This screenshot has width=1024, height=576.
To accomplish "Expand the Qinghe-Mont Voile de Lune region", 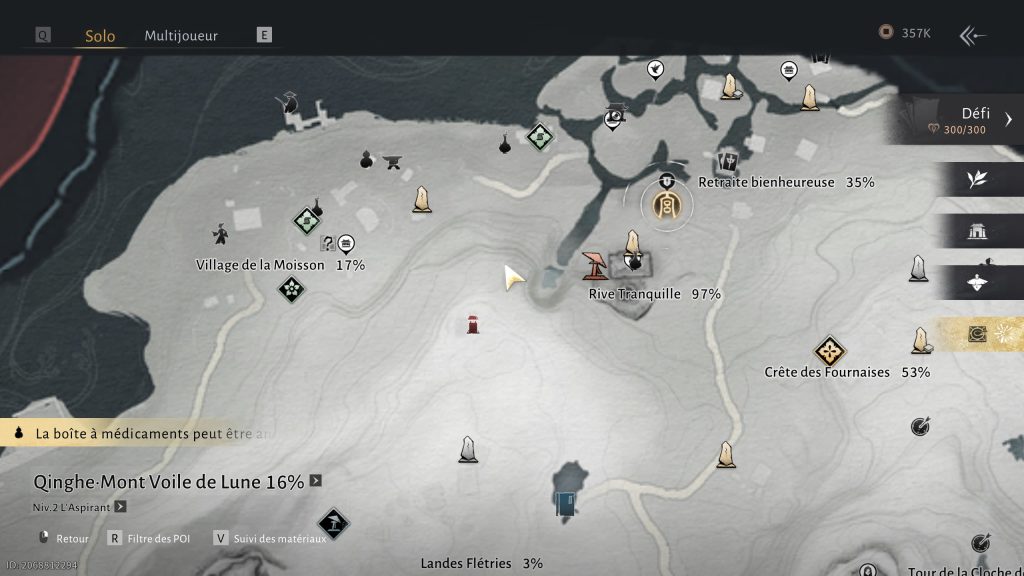I will 316,481.
